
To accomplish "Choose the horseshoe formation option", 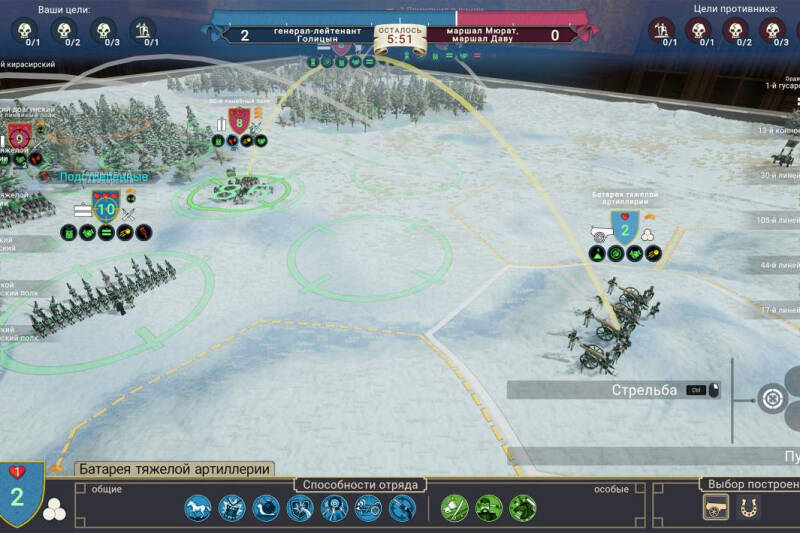I will [744, 509].
